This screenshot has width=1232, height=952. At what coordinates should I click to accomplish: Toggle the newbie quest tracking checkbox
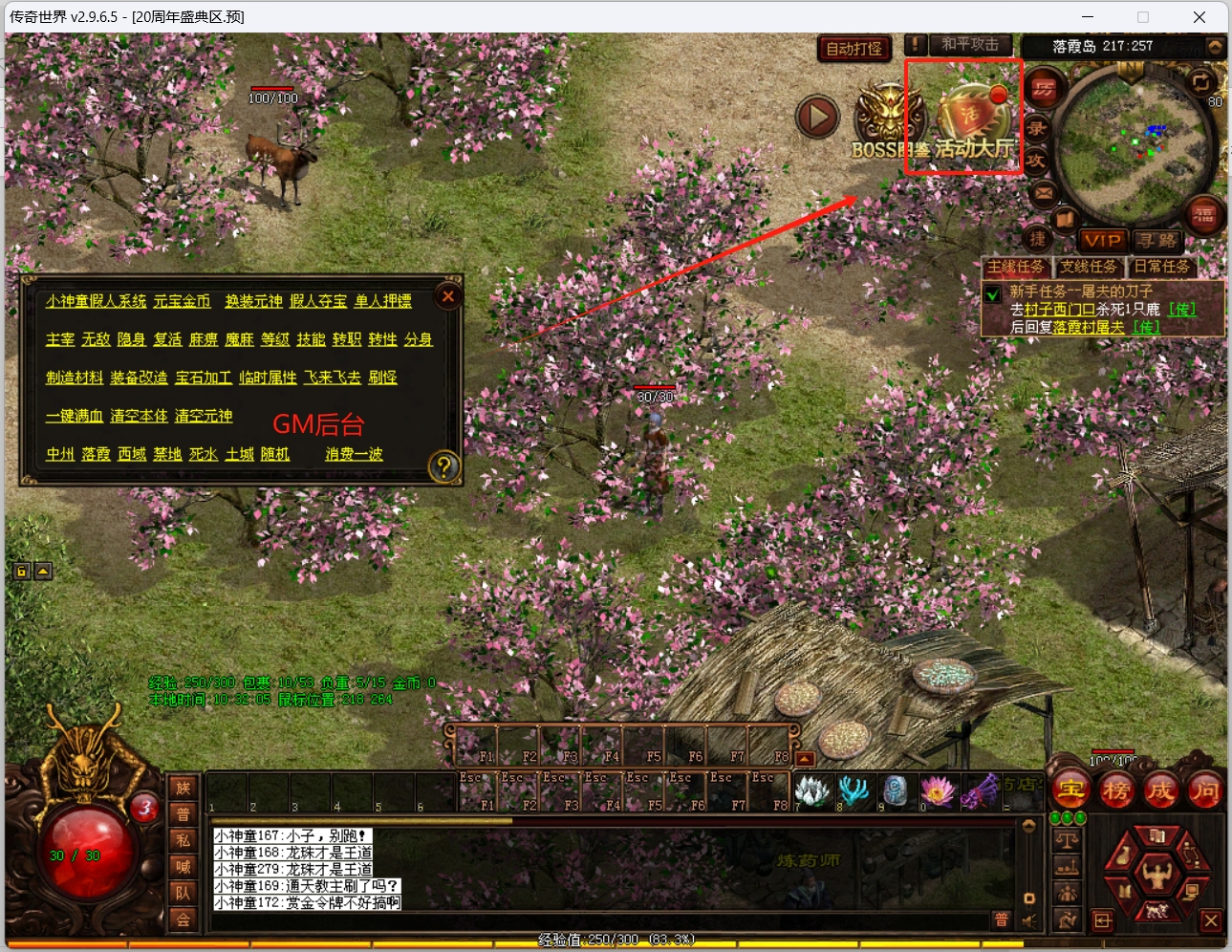[993, 294]
